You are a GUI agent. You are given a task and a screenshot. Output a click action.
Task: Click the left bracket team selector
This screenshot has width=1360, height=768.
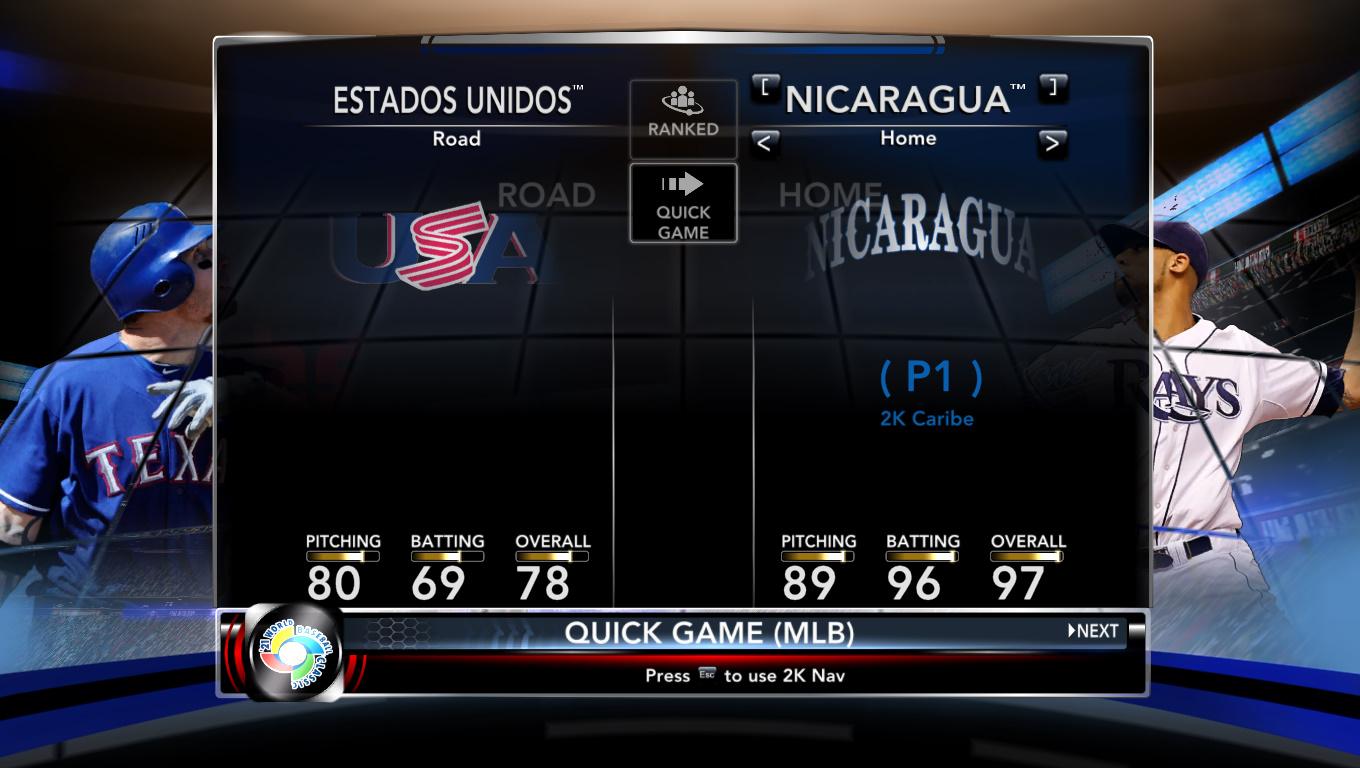765,87
